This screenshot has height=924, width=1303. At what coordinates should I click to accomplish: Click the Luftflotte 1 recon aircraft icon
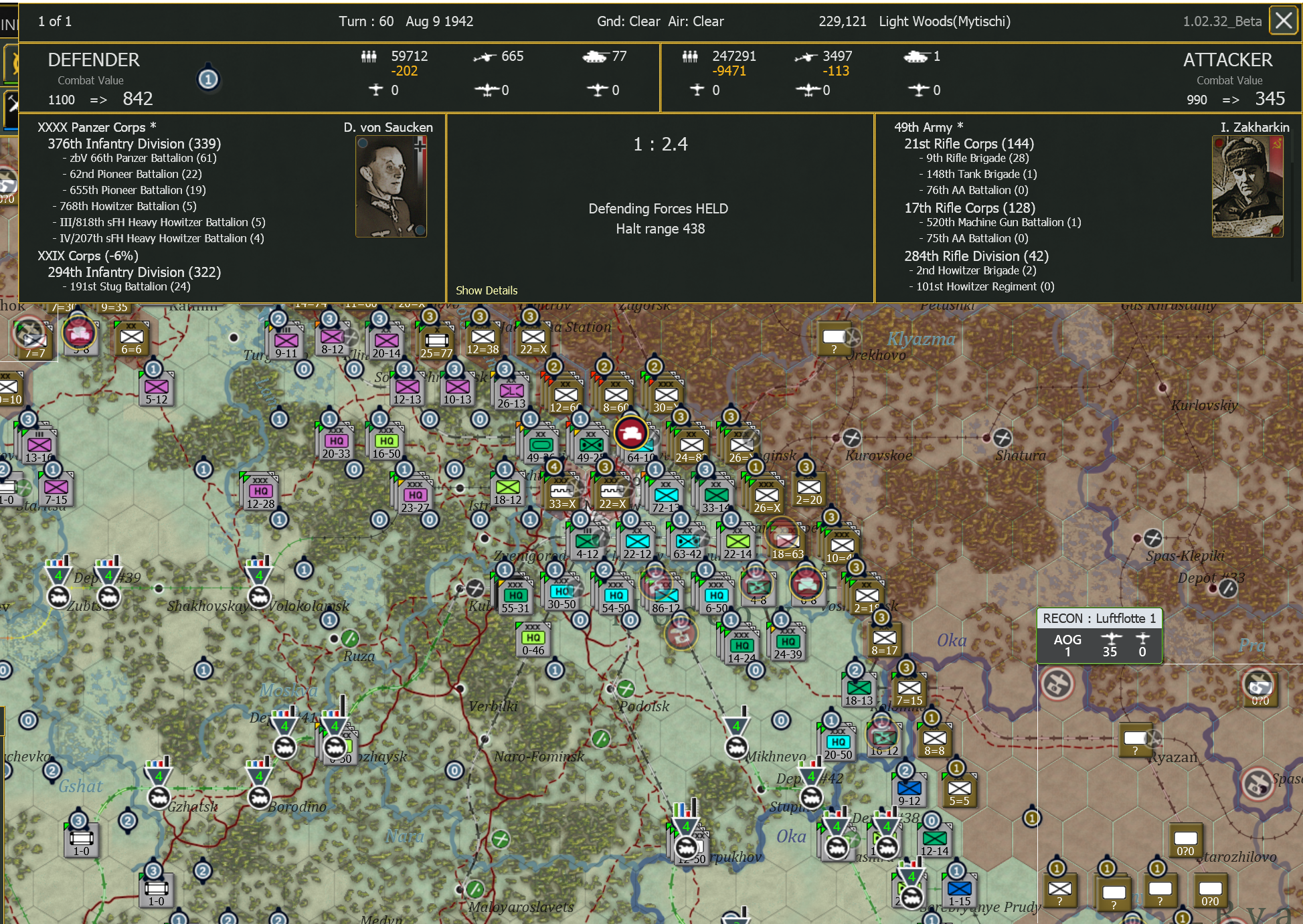(x=1111, y=639)
